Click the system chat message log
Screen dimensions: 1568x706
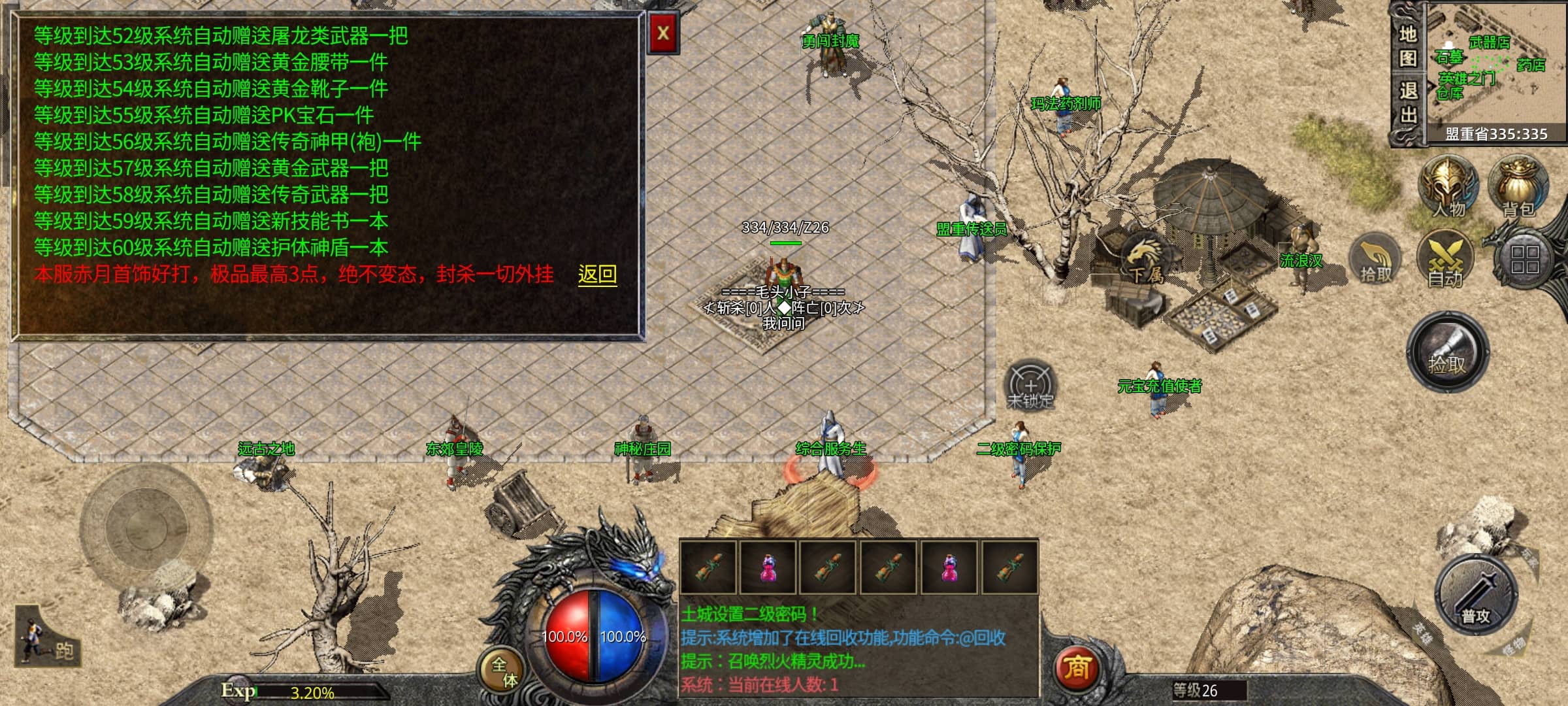coord(858,650)
